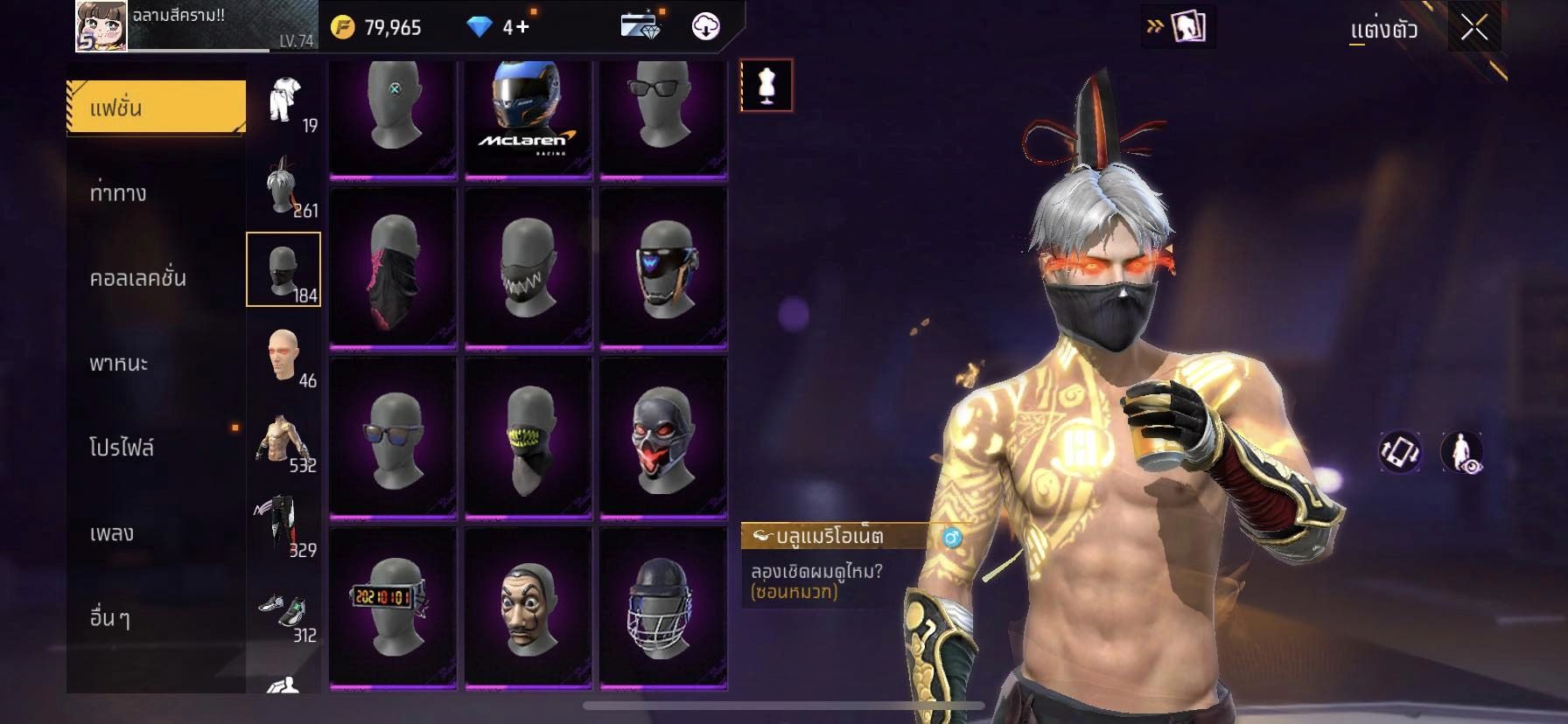Close the outfit screen with the X
1568x724 pixels.
pos(1474,28)
